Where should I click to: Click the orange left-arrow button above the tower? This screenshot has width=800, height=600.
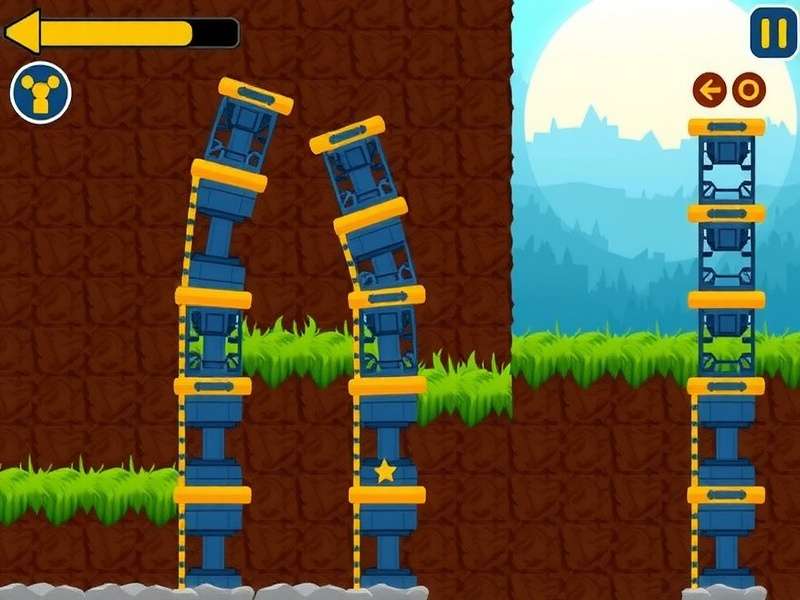click(709, 91)
